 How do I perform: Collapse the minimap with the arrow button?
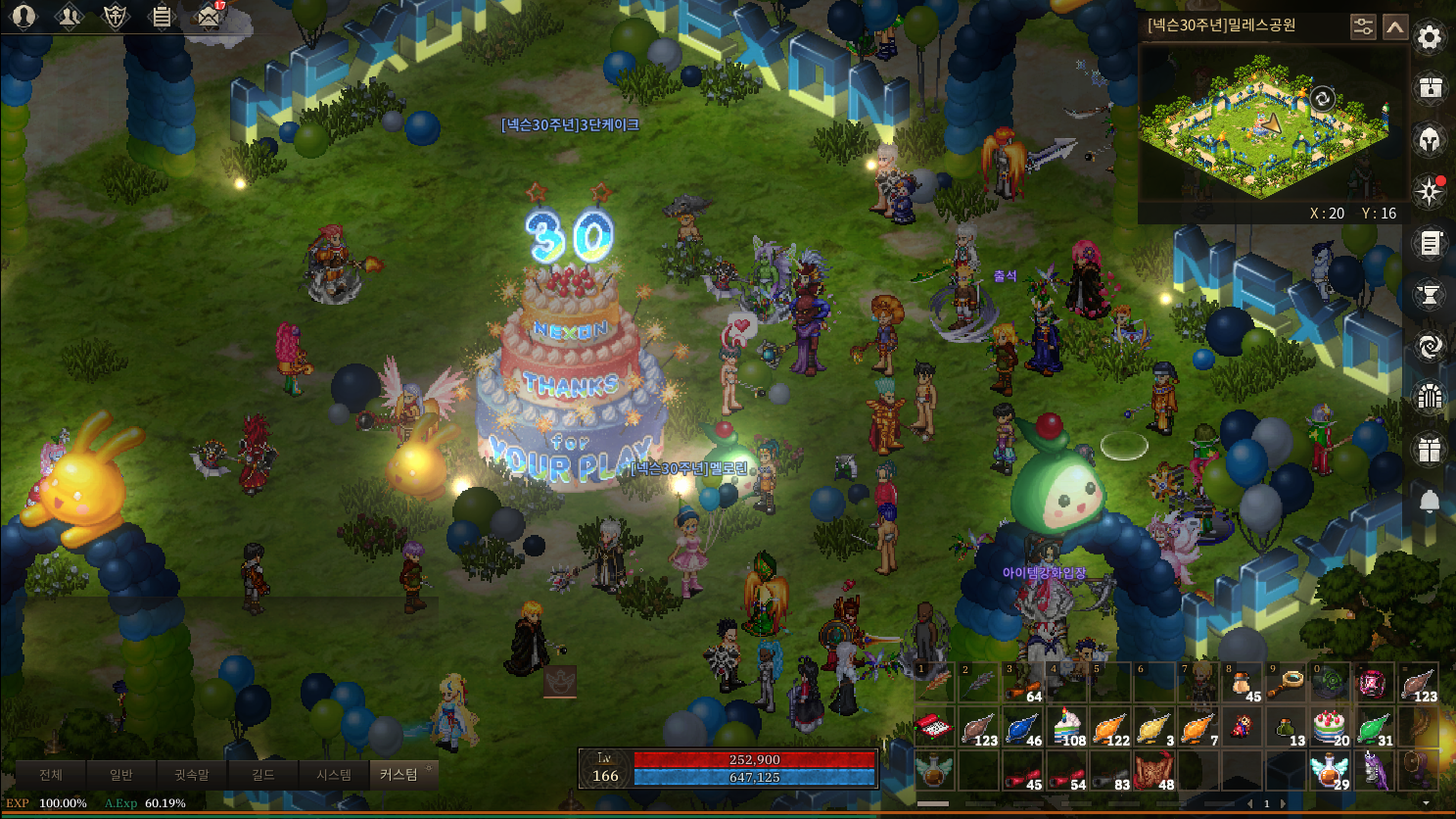[1395, 26]
